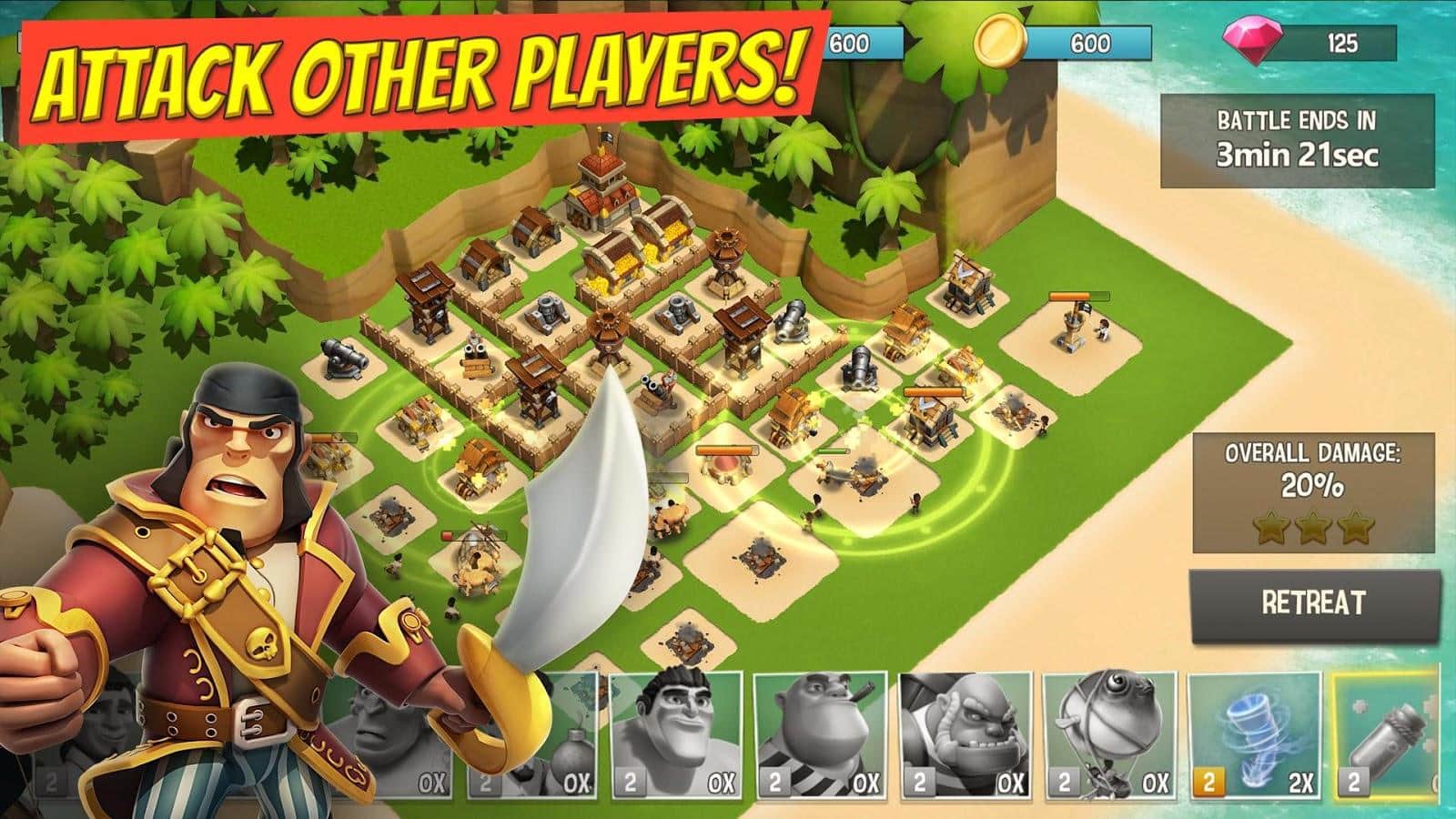
Task: Tap a star in the Overall Damage rating
Action: pyautogui.click(x=1315, y=528)
